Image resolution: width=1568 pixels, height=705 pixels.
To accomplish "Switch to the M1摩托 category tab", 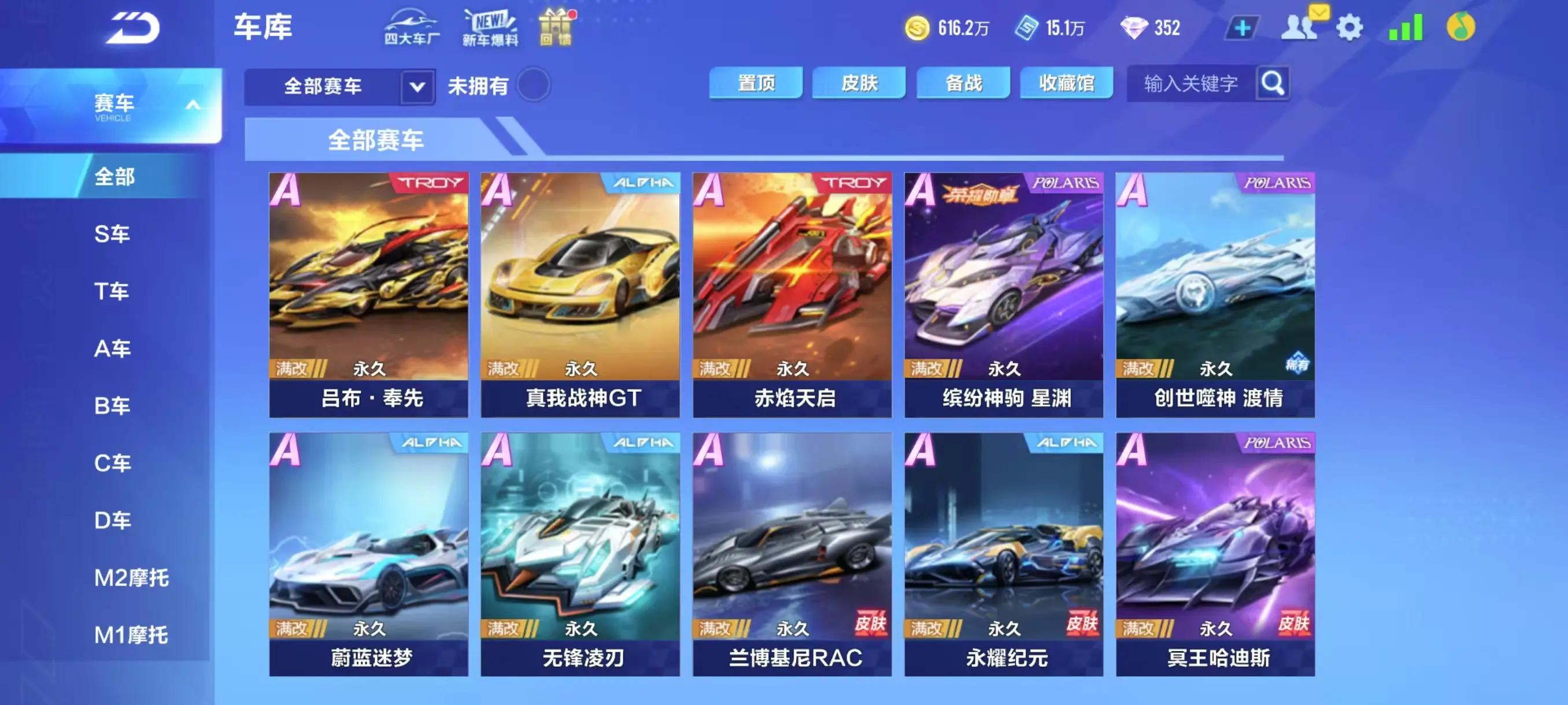I will (128, 636).
